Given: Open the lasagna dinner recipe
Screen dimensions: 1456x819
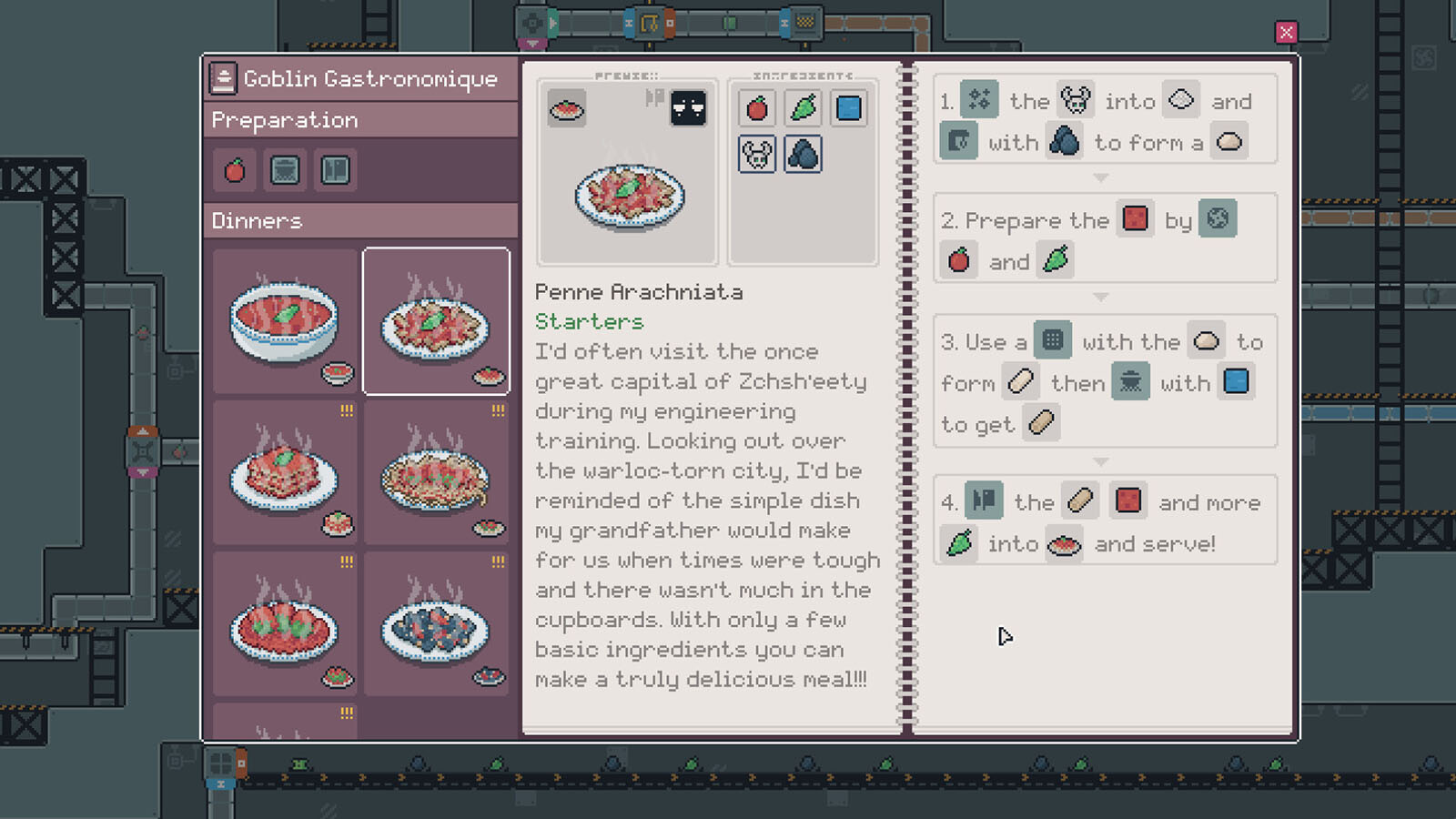Looking at the screenshot, I should point(285,473).
